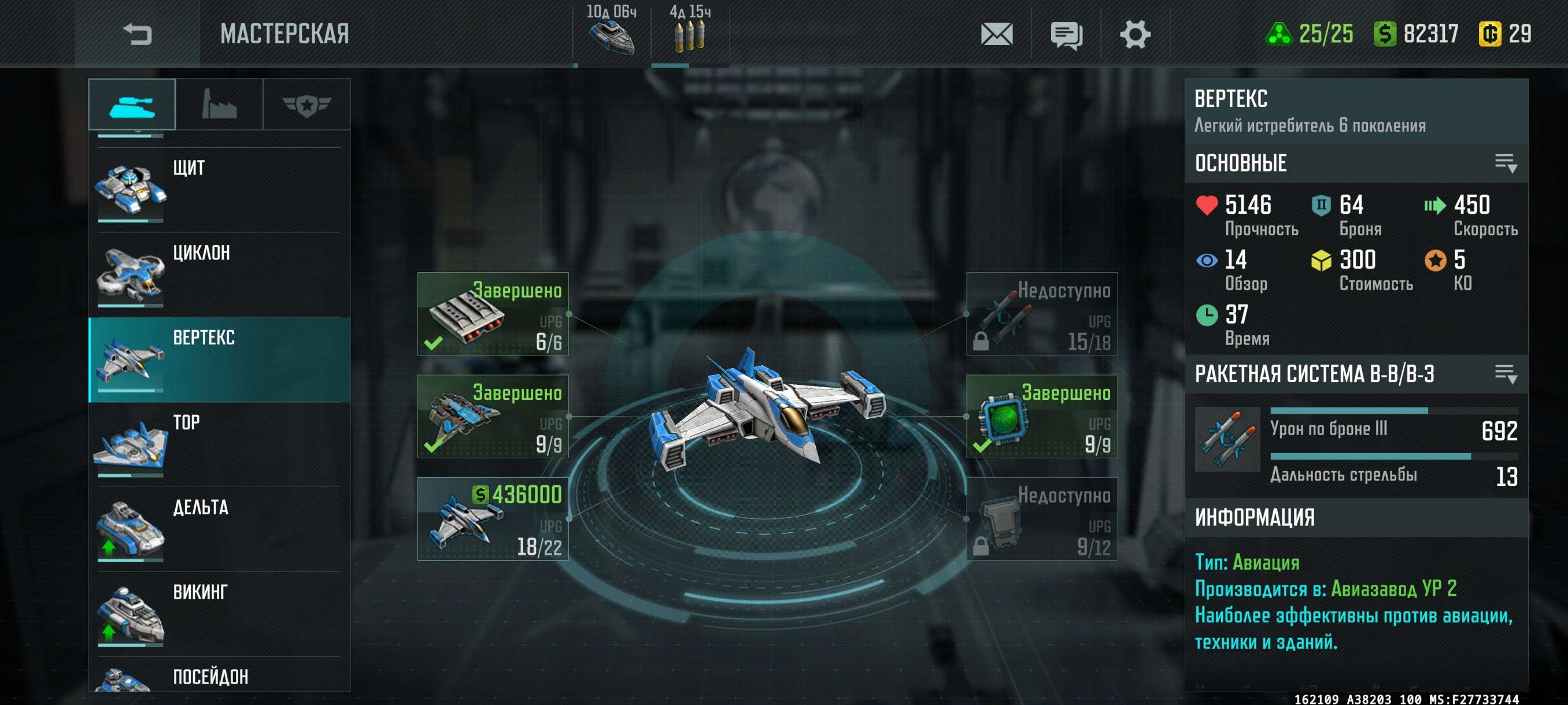Switch to the star-wings rank tab
This screenshot has width=1568, height=705.
[x=306, y=104]
